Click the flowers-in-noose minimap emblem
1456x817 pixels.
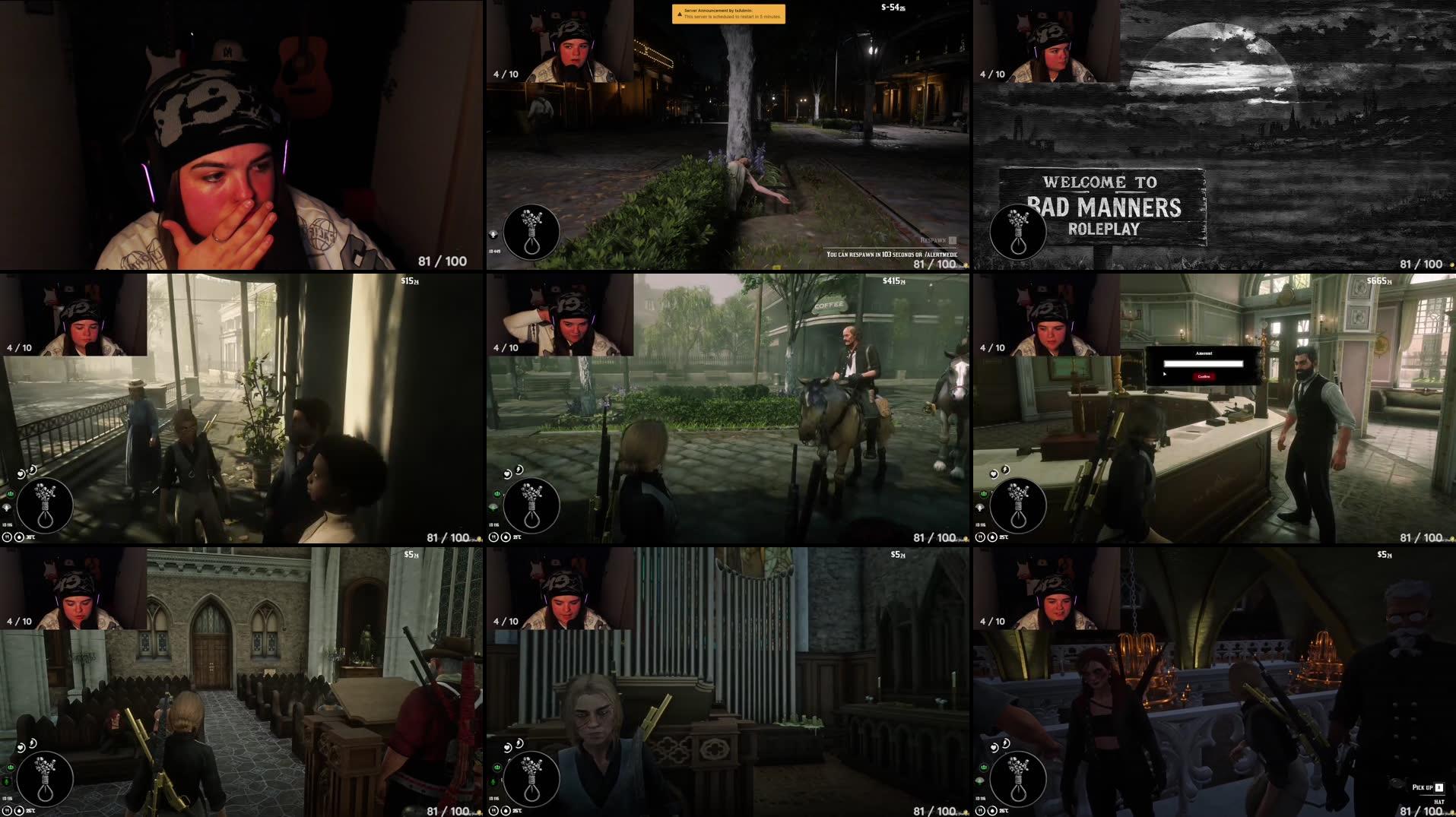(45, 506)
